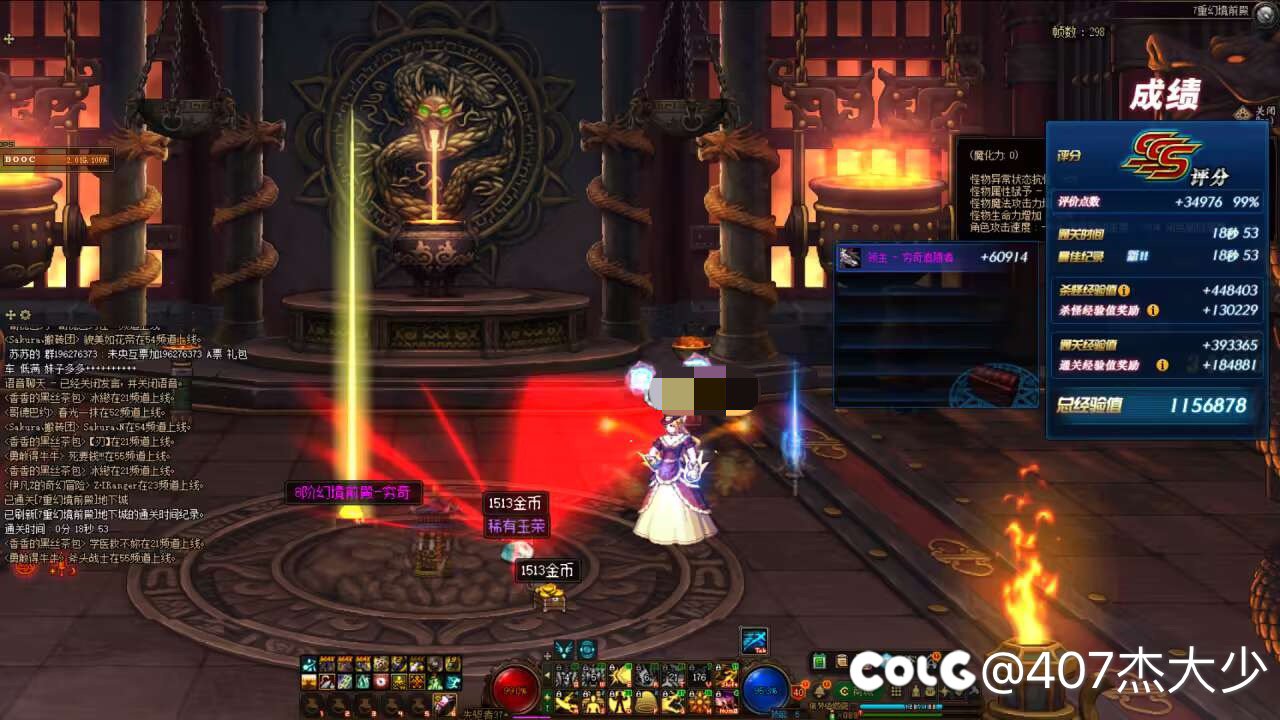Activate the winged emblem buff icon

(x=565, y=648)
